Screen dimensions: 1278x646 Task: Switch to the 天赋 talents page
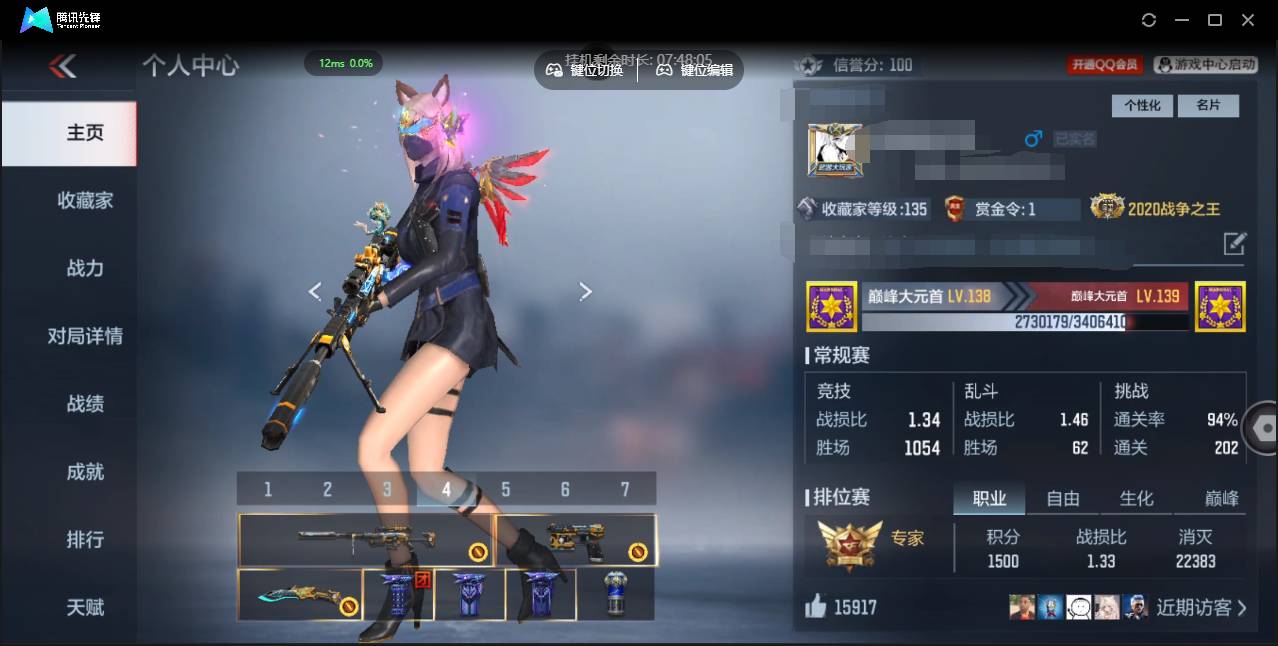pyautogui.click(x=85, y=607)
